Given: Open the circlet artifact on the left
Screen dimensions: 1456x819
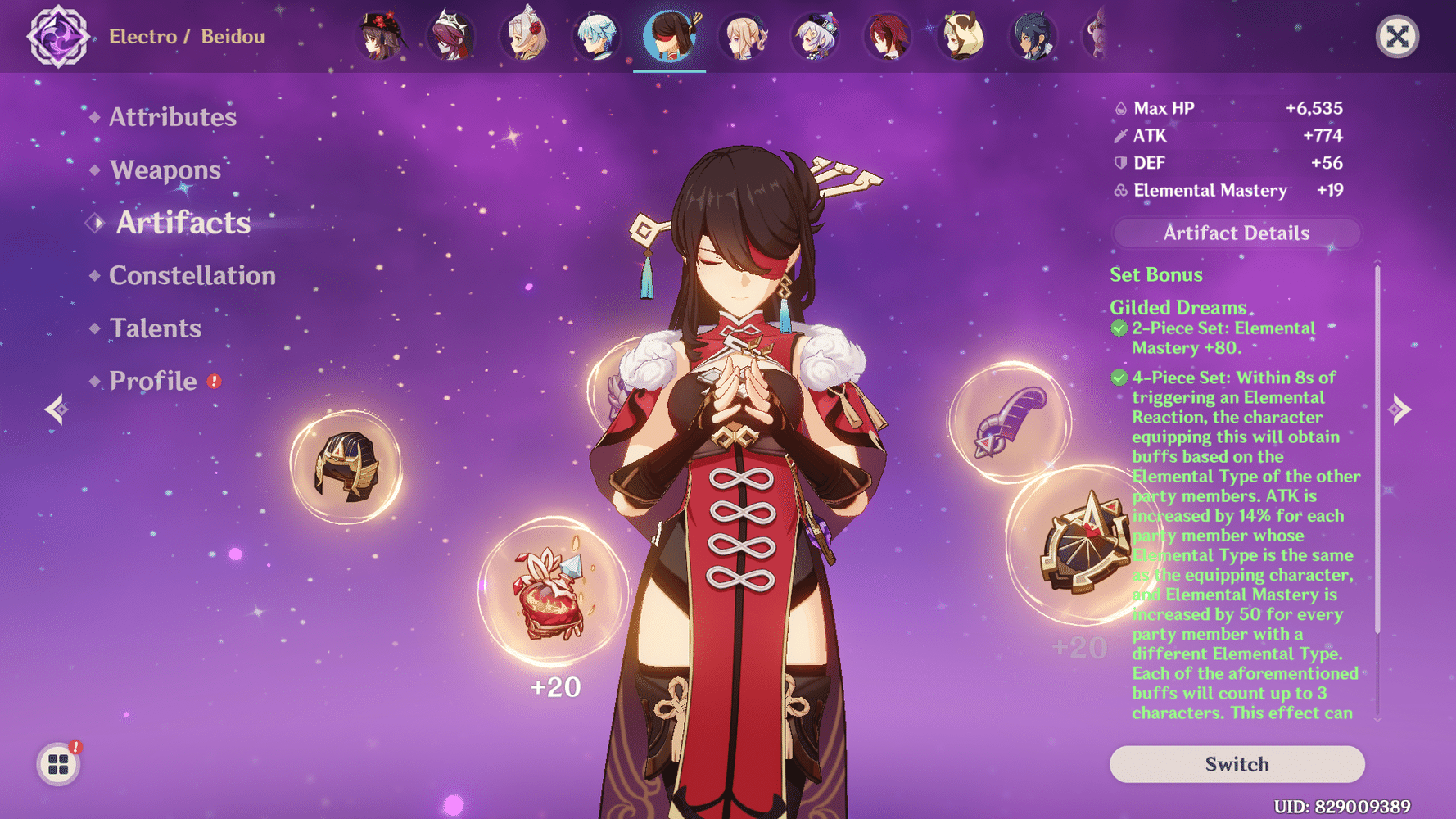Looking at the screenshot, I should (348, 463).
